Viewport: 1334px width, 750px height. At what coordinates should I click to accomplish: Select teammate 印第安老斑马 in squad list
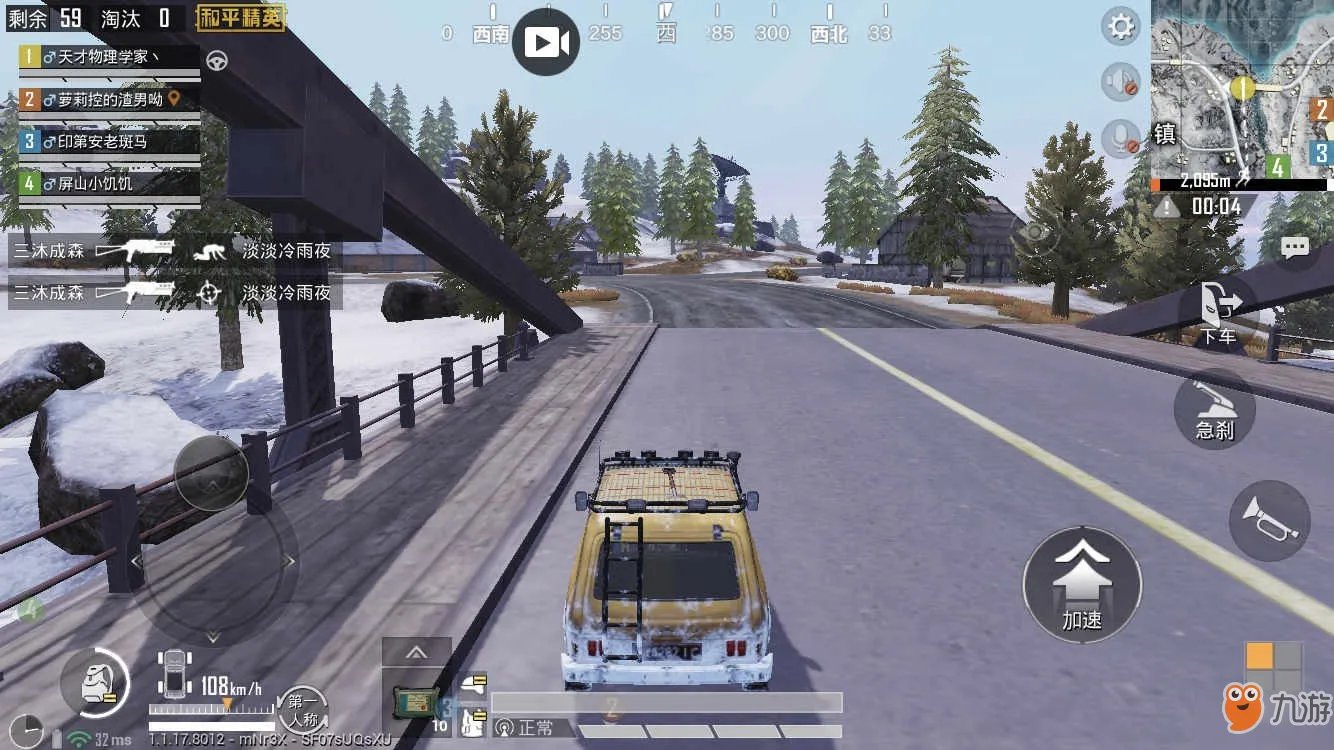click(x=109, y=141)
